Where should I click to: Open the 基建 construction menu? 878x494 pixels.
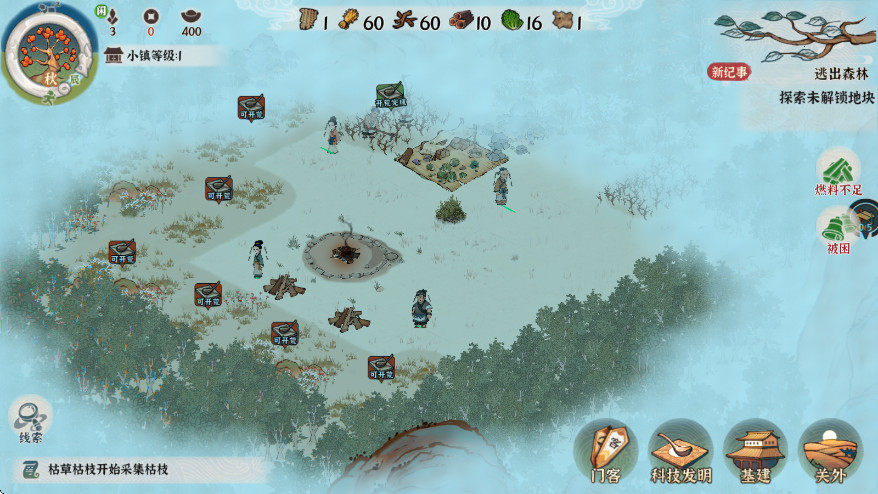(x=756, y=451)
